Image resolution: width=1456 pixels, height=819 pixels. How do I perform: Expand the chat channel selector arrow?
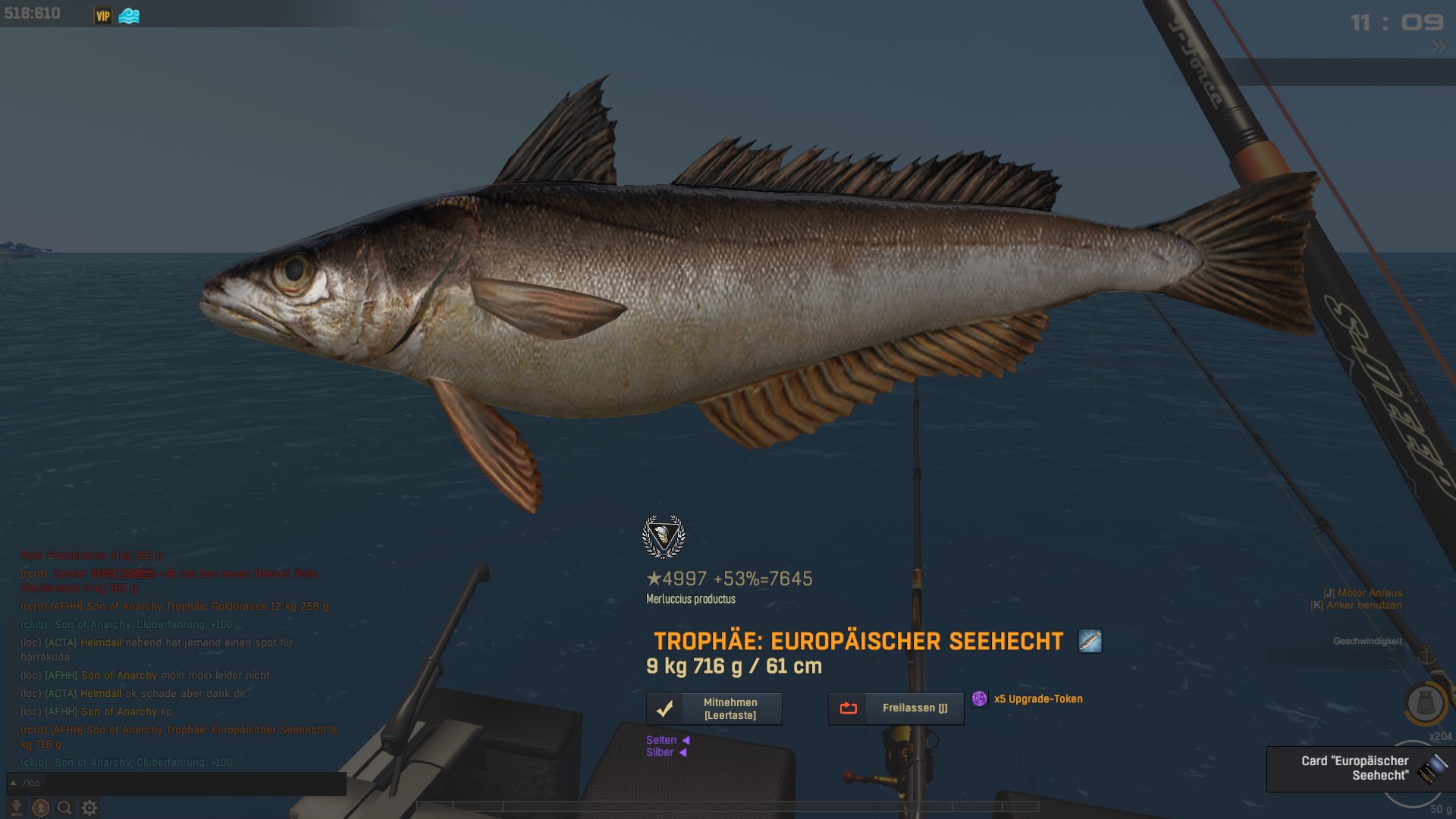point(13,783)
